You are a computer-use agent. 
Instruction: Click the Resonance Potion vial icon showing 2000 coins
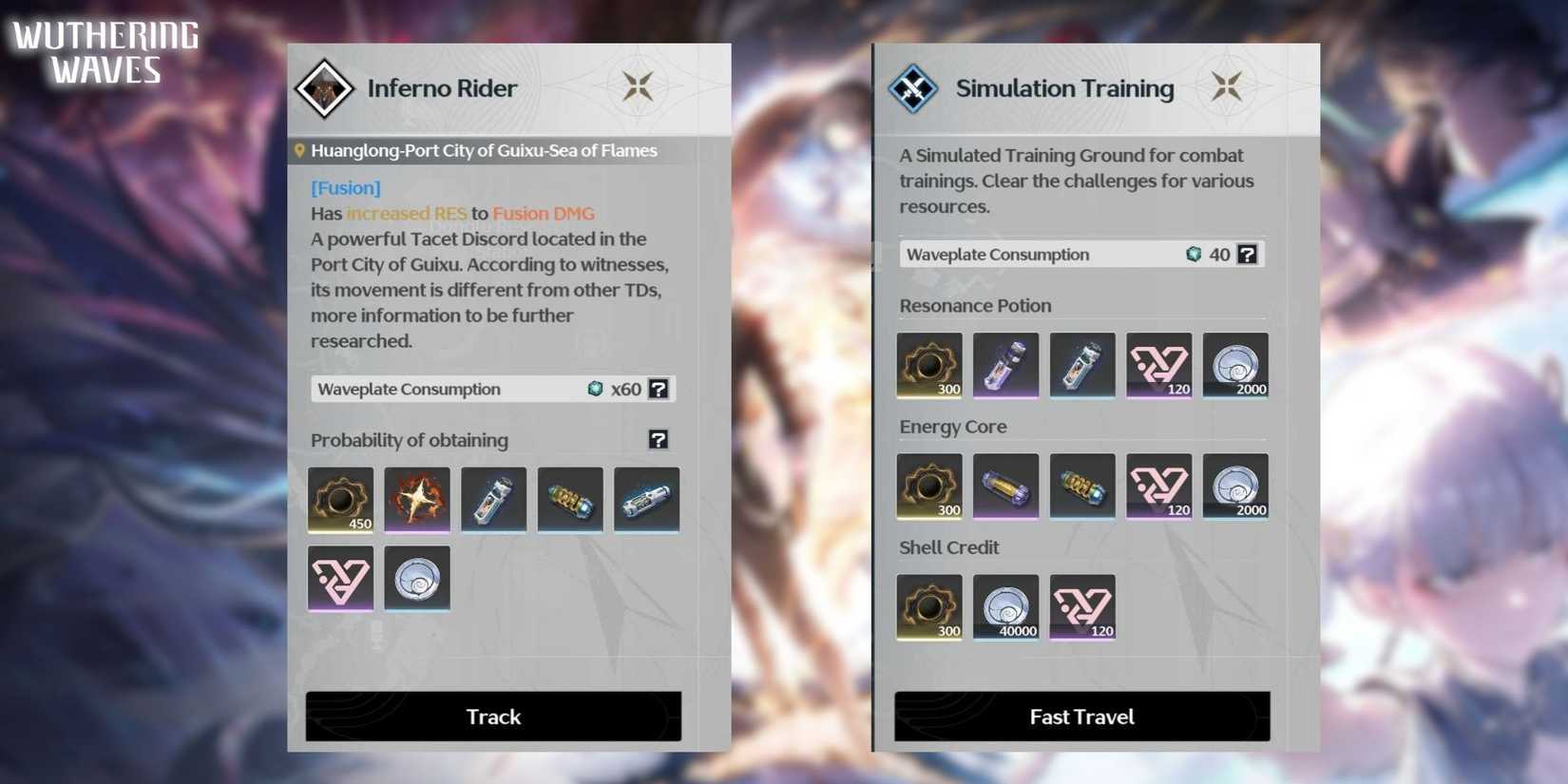click(x=1235, y=366)
